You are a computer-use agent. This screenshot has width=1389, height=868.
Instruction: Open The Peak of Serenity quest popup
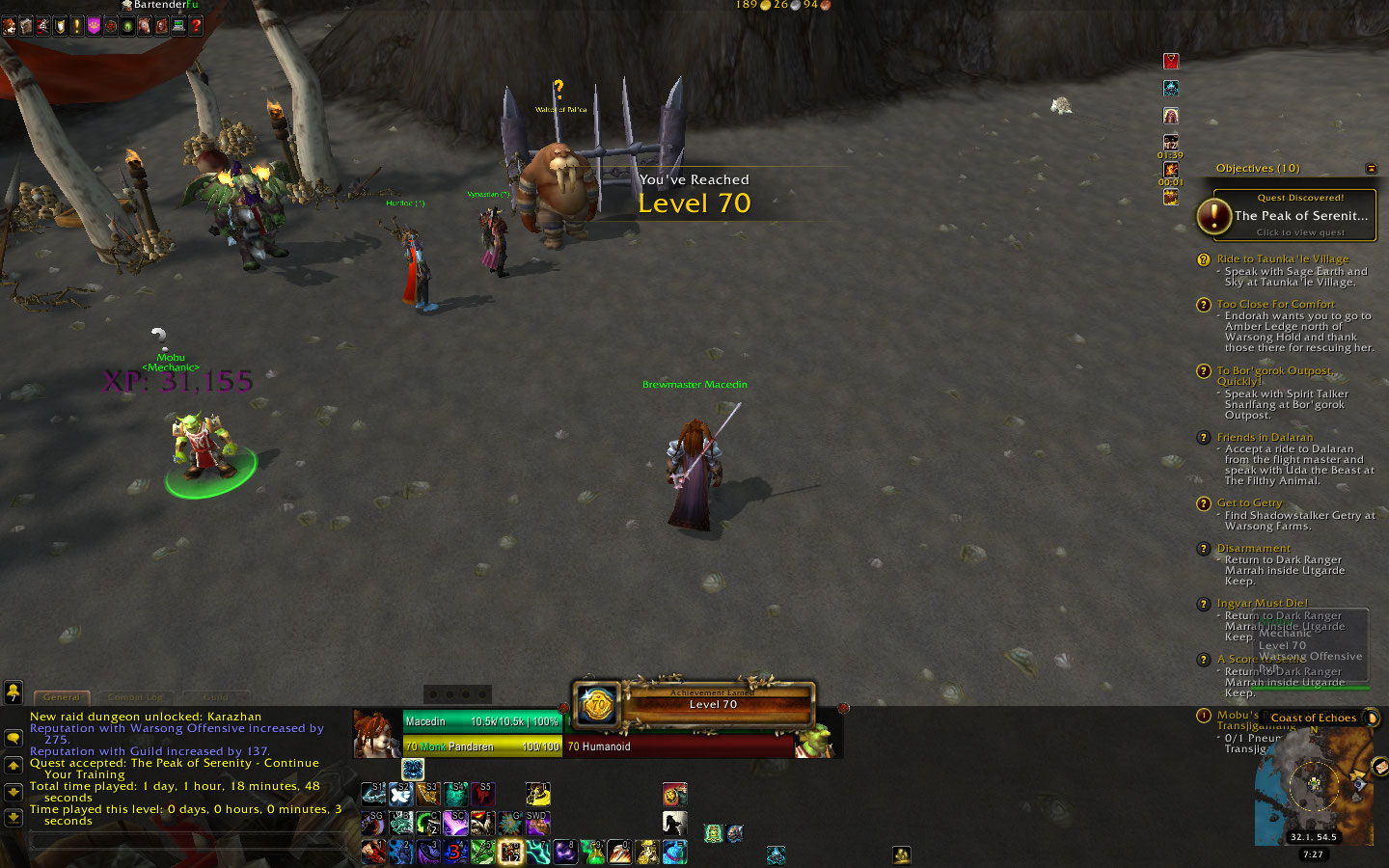[1287, 215]
